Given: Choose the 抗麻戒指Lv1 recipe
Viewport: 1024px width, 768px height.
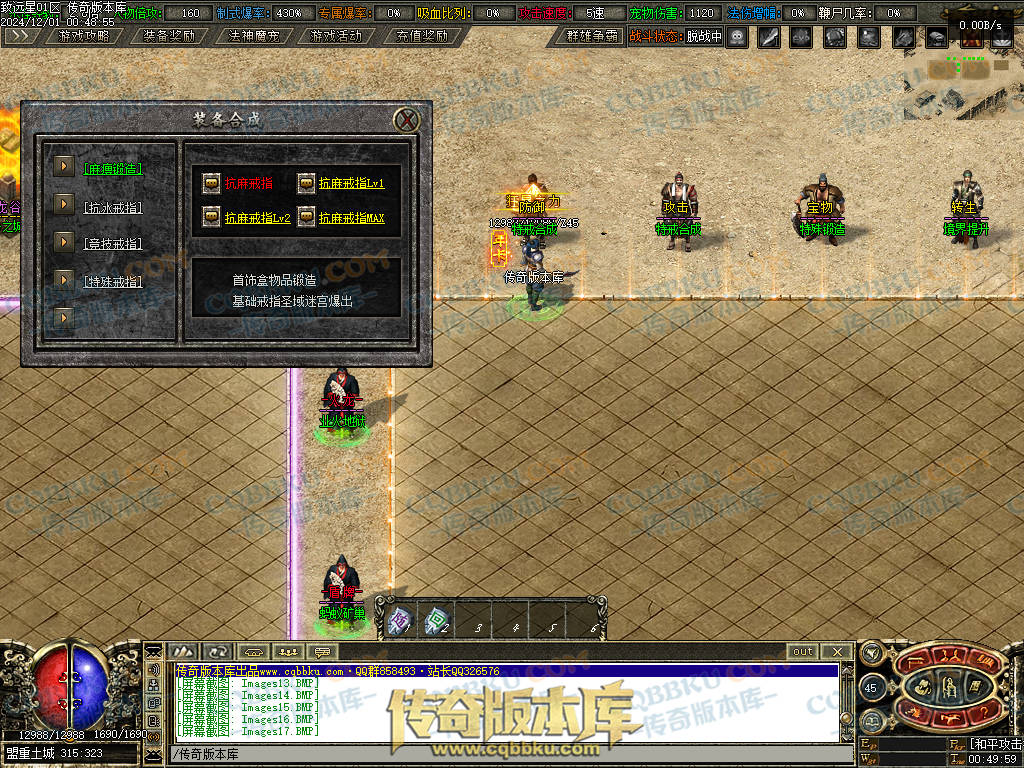Looking at the screenshot, I should point(351,184).
